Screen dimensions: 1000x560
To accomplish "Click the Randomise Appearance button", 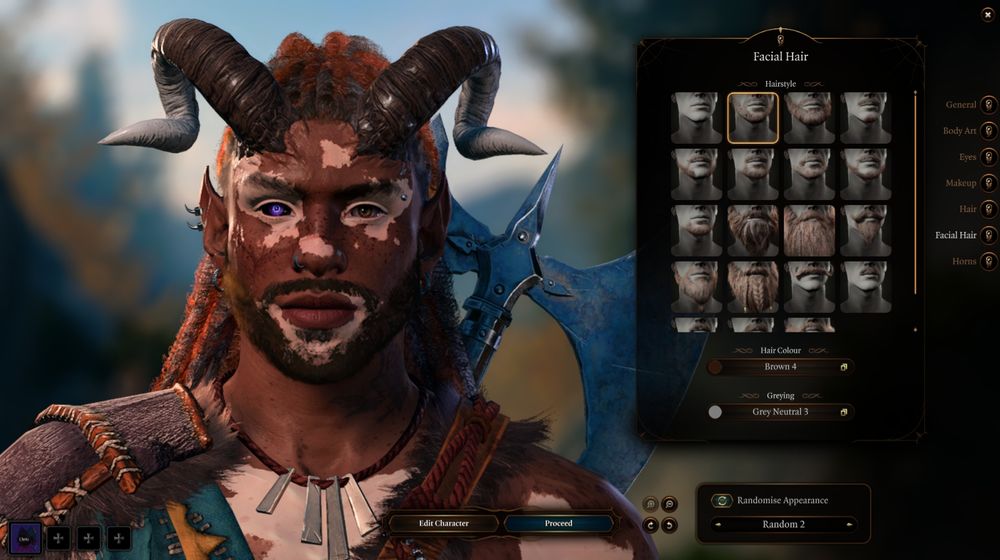I will (722, 500).
